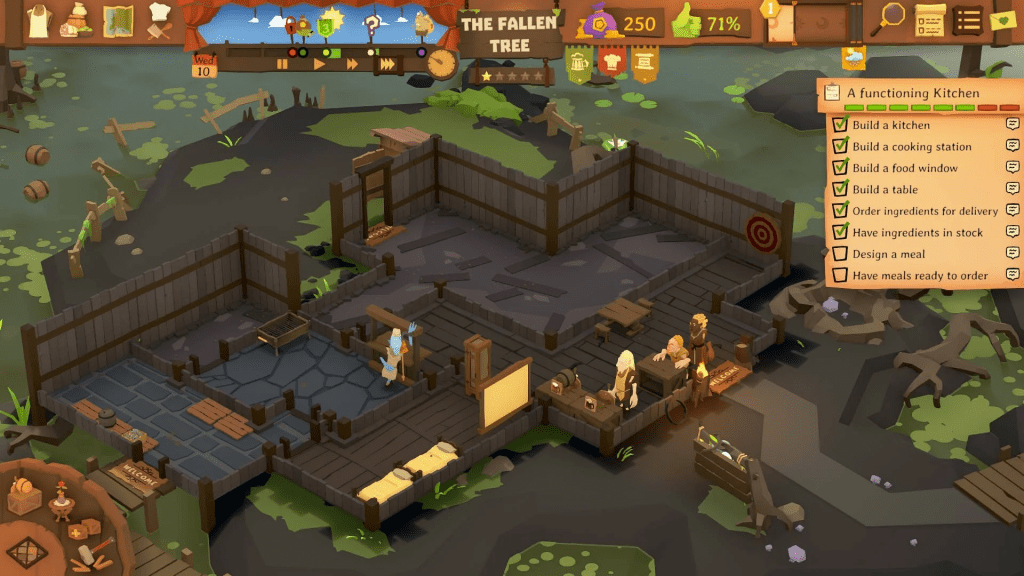Set time to double fast-forward speed

click(352, 63)
